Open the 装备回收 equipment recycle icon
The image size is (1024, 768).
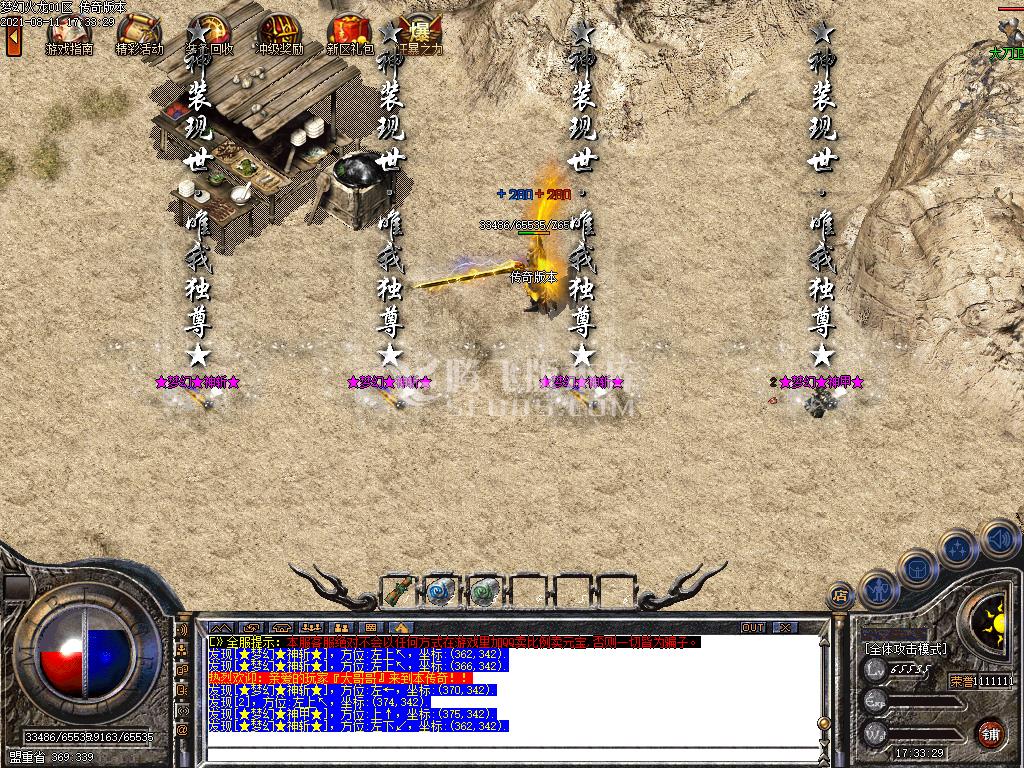tap(209, 34)
